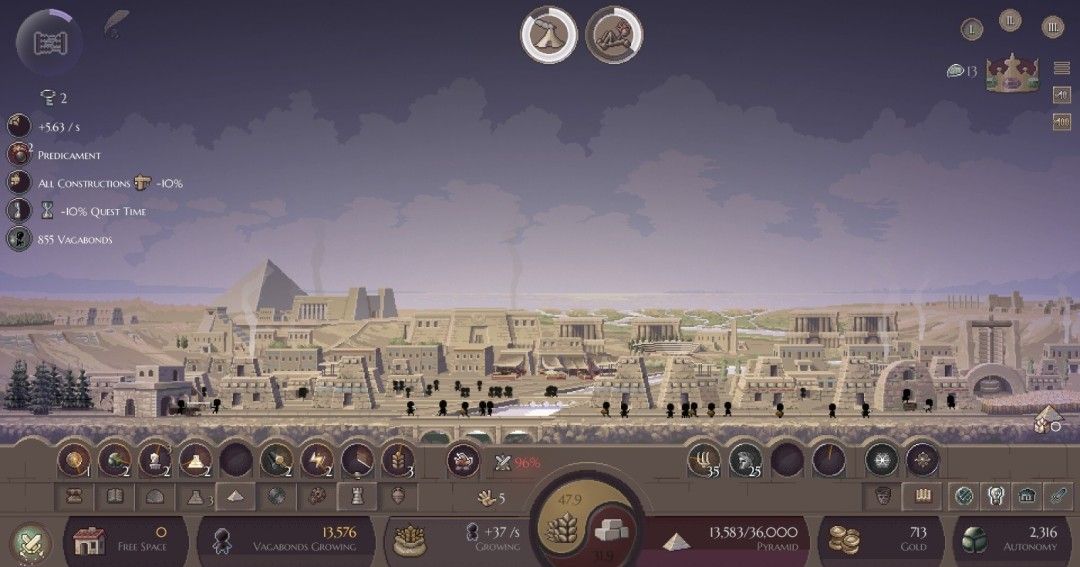Switch to the open book tab
This screenshot has width=1080, height=567.
point(115,495)
